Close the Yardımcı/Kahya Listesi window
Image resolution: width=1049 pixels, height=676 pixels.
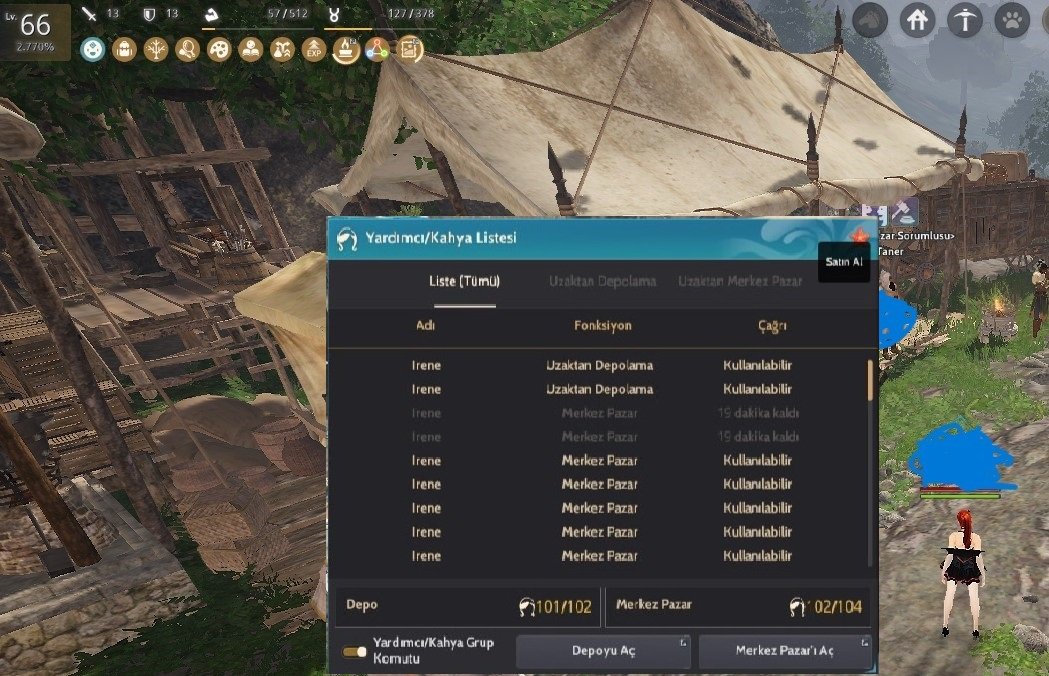click(857, 236)
